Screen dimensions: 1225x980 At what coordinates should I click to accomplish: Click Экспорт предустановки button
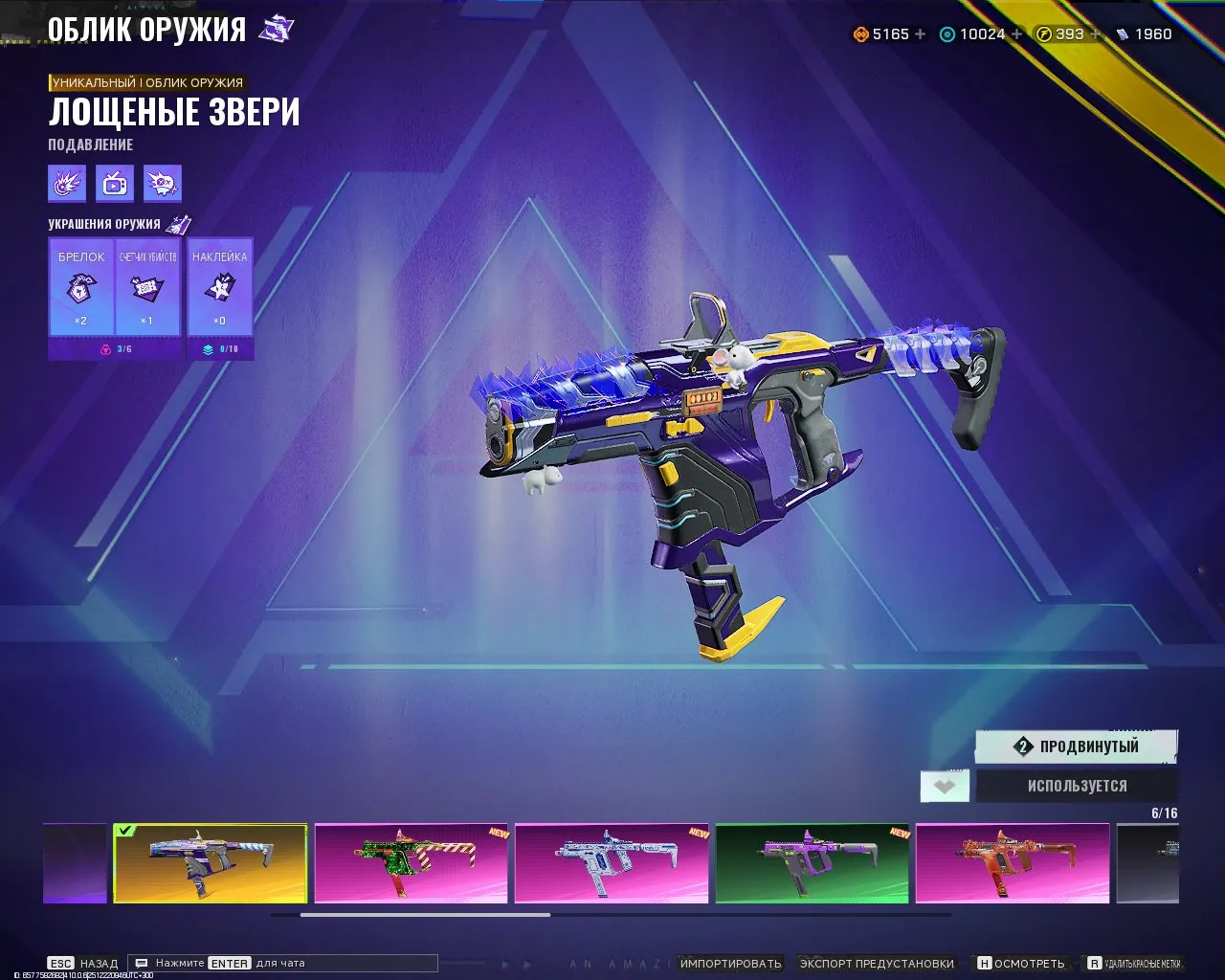[877, 964]
